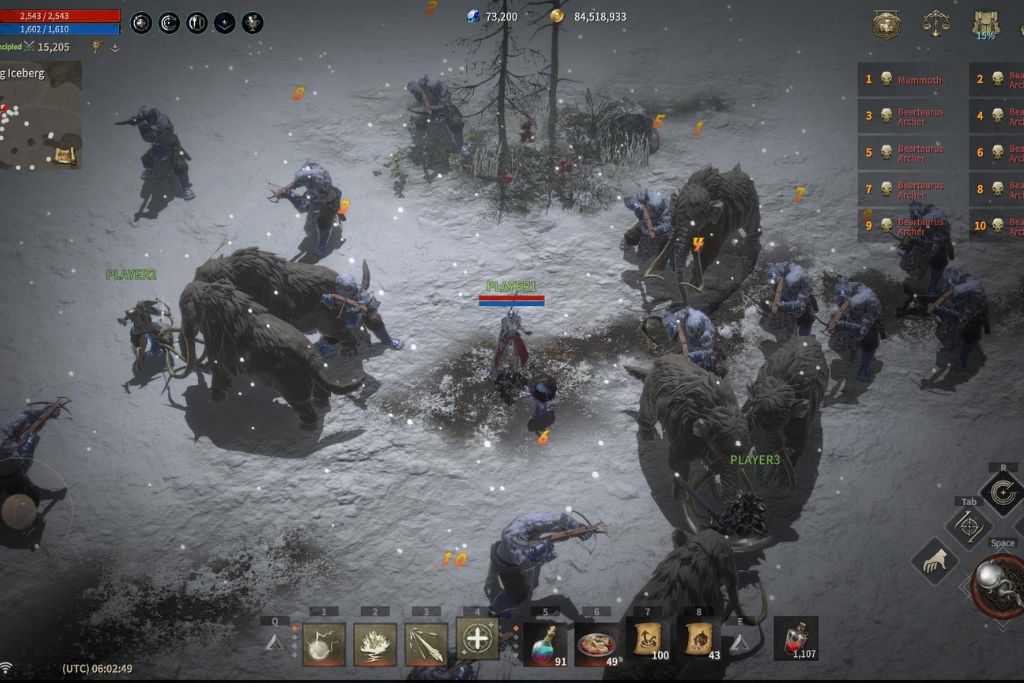This screenshot has height=683, width=1024.
Task: Click the scroll icon on the minimap
Action: coord(65,155)
